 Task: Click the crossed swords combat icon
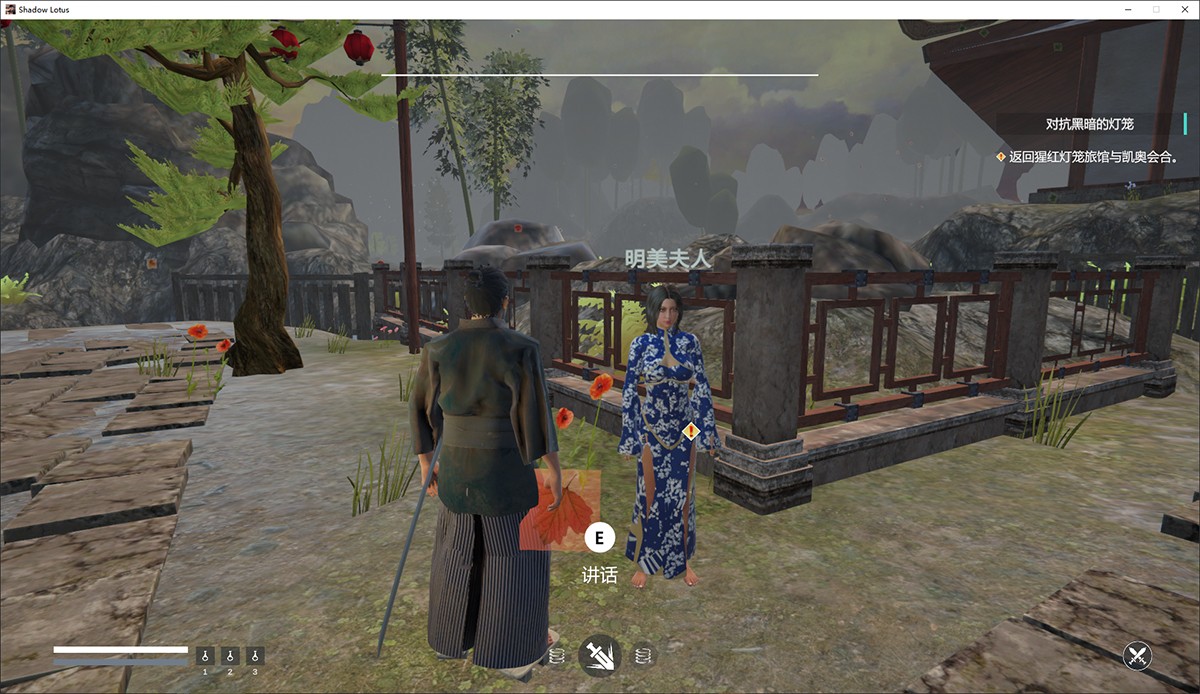coord(1137,657)
